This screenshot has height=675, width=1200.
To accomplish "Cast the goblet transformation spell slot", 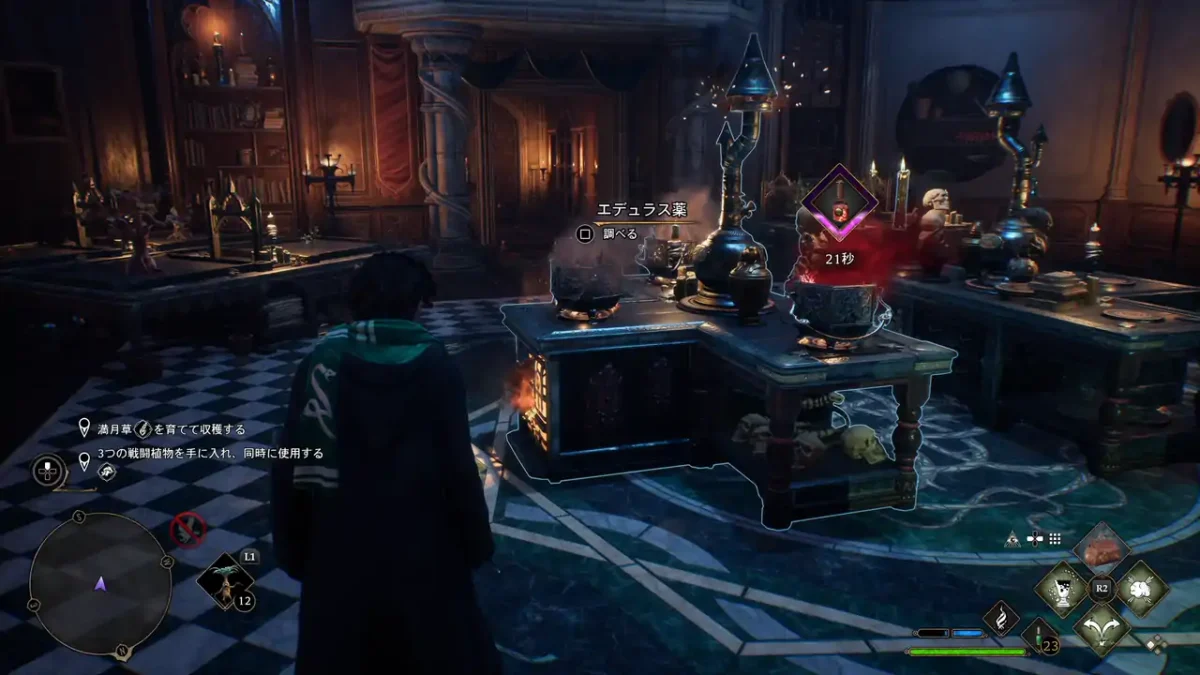I will click(x=1061, y=588).
